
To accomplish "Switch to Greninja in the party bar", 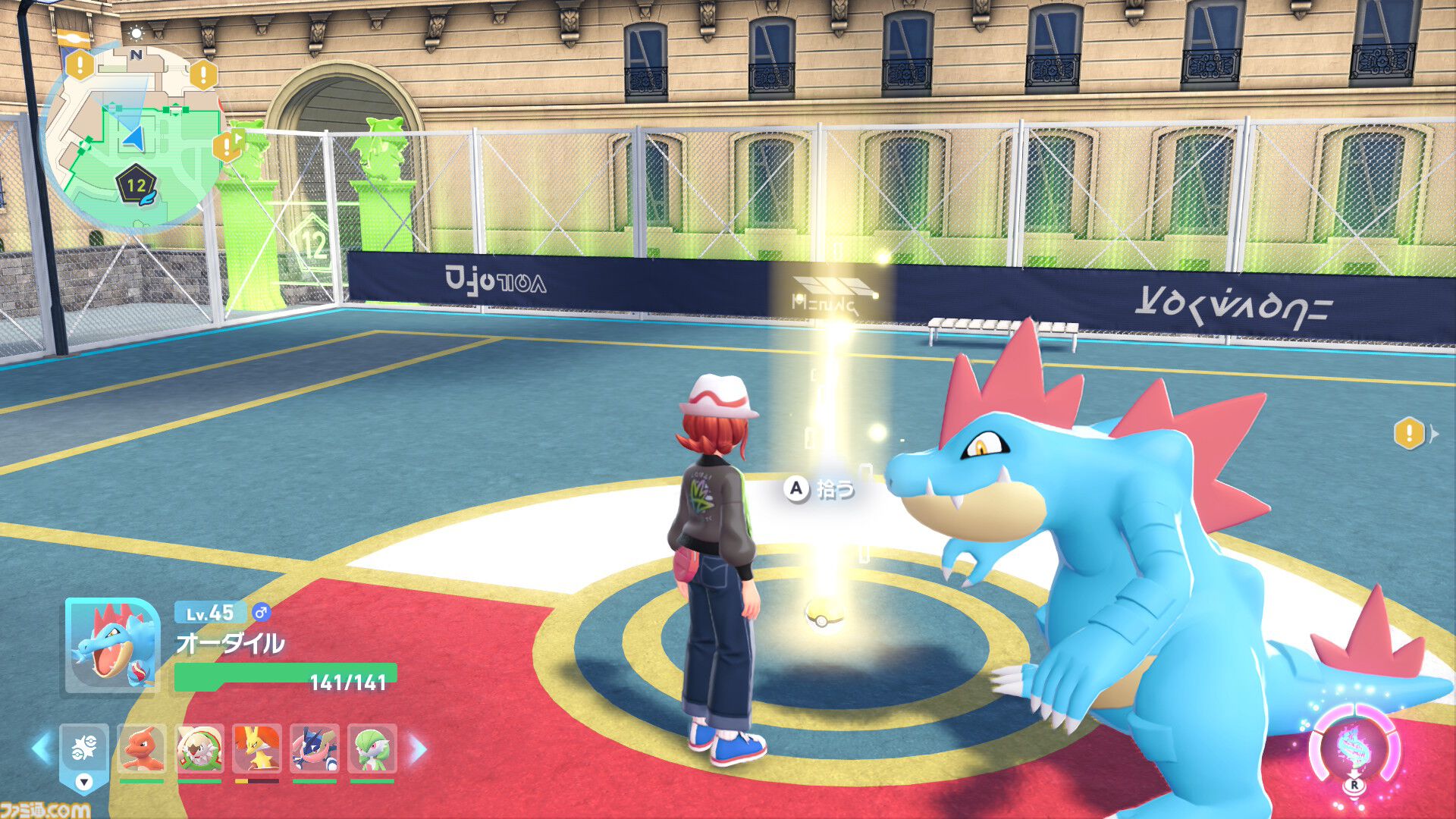I will [x=315, y=749].
